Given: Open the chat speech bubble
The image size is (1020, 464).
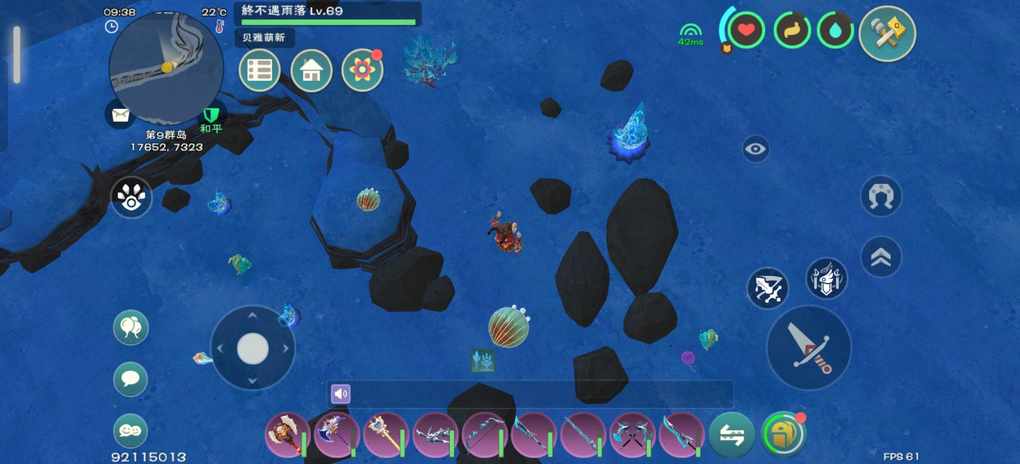Looking at the screenshot, I should coord(131,379).
